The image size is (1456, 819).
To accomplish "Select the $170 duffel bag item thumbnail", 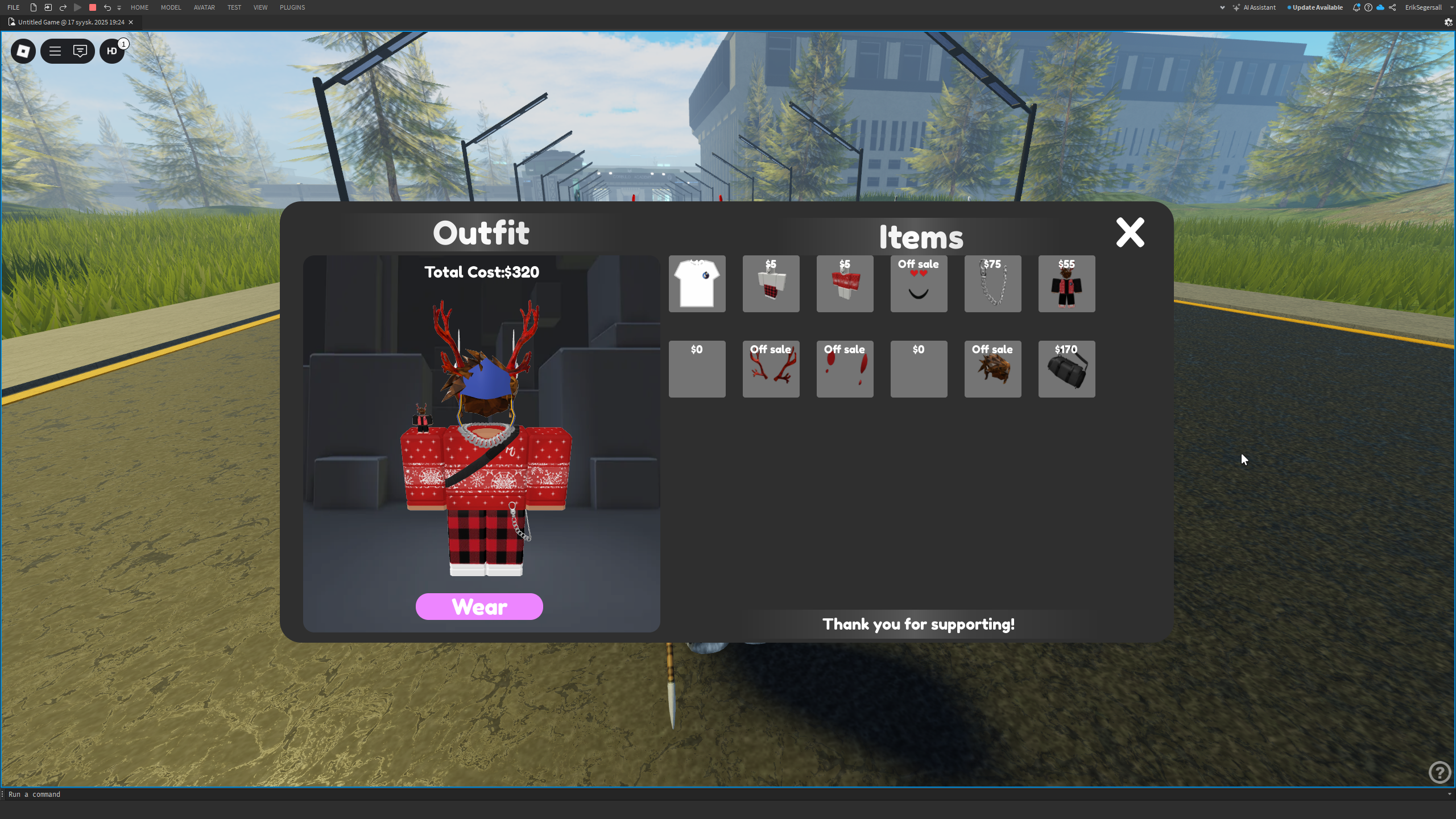I will (1066, 369).
